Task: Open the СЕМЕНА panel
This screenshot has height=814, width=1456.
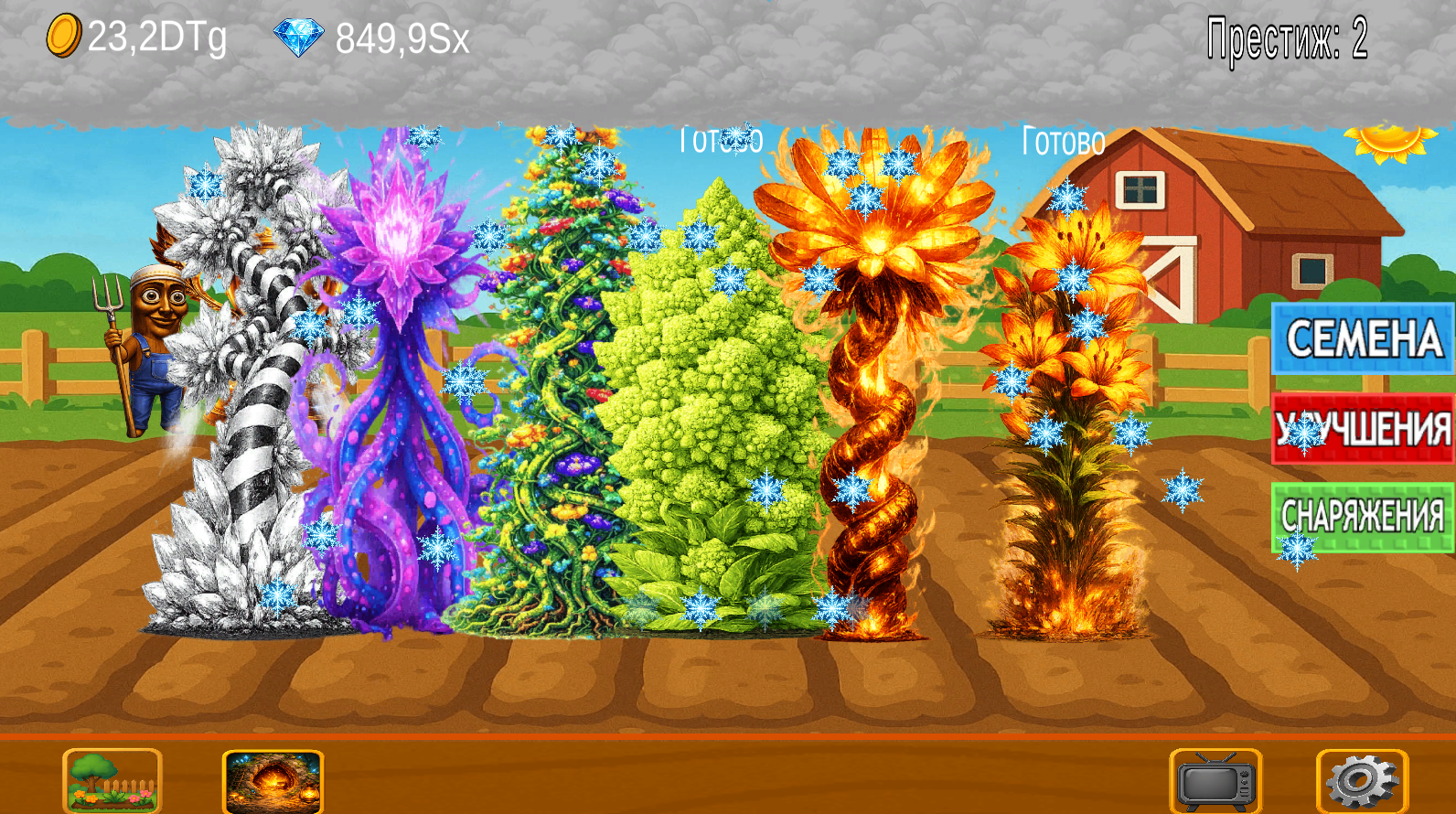Action: 1362,339
